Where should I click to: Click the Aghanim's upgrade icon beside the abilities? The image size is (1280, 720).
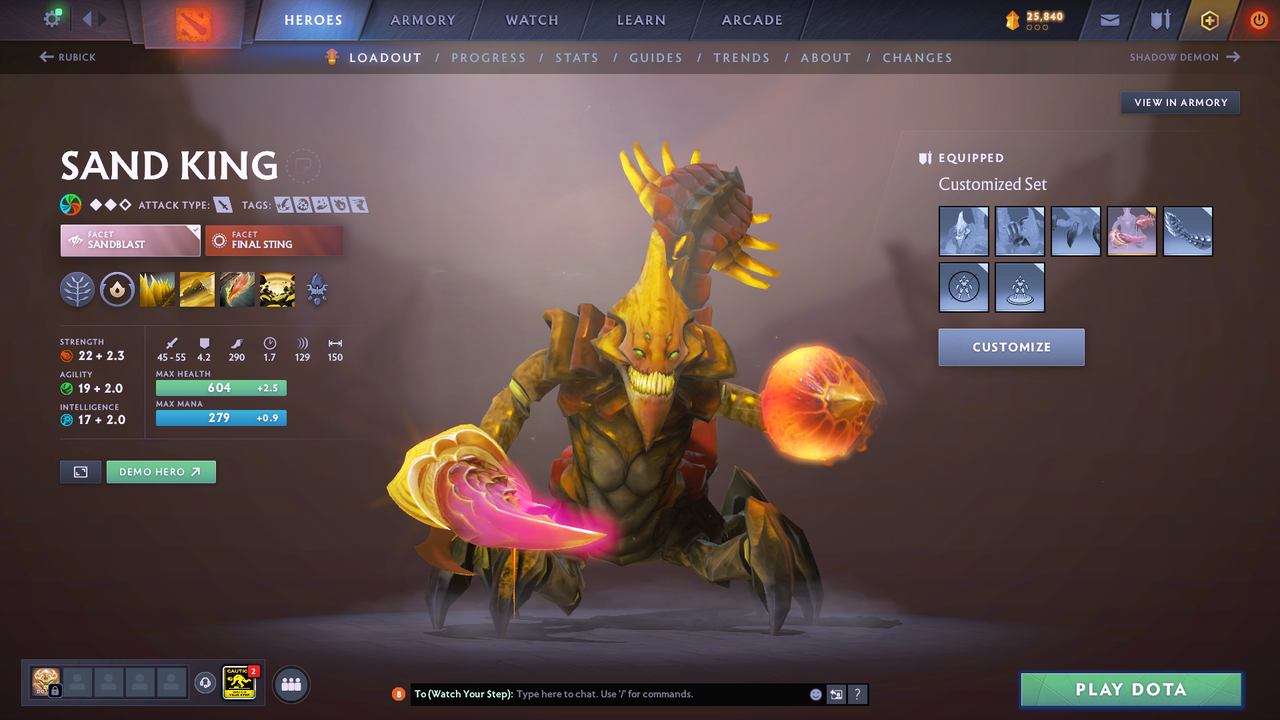[317, 290]
